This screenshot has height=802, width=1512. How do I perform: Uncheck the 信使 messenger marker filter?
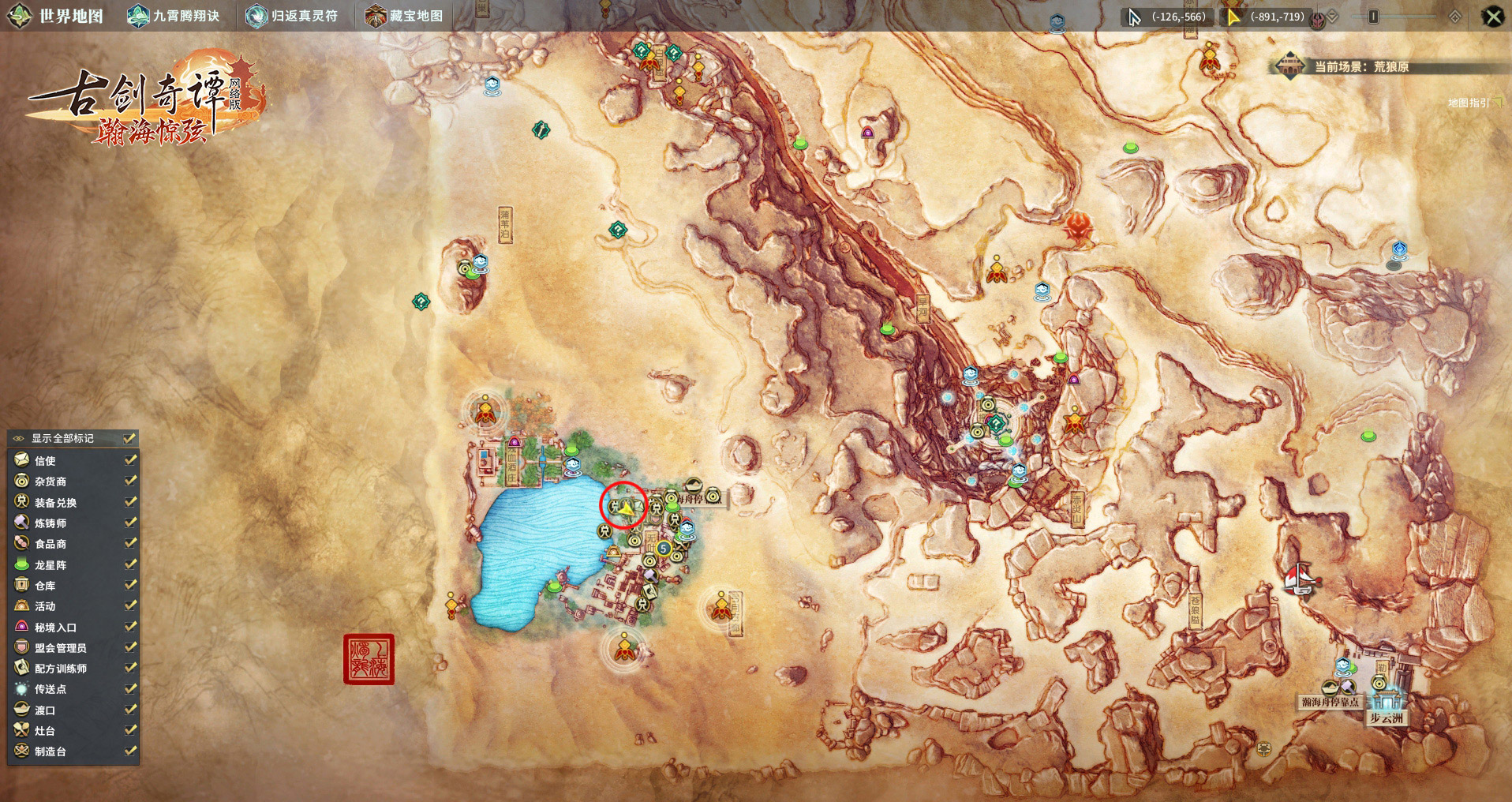[x=130, y=459]
